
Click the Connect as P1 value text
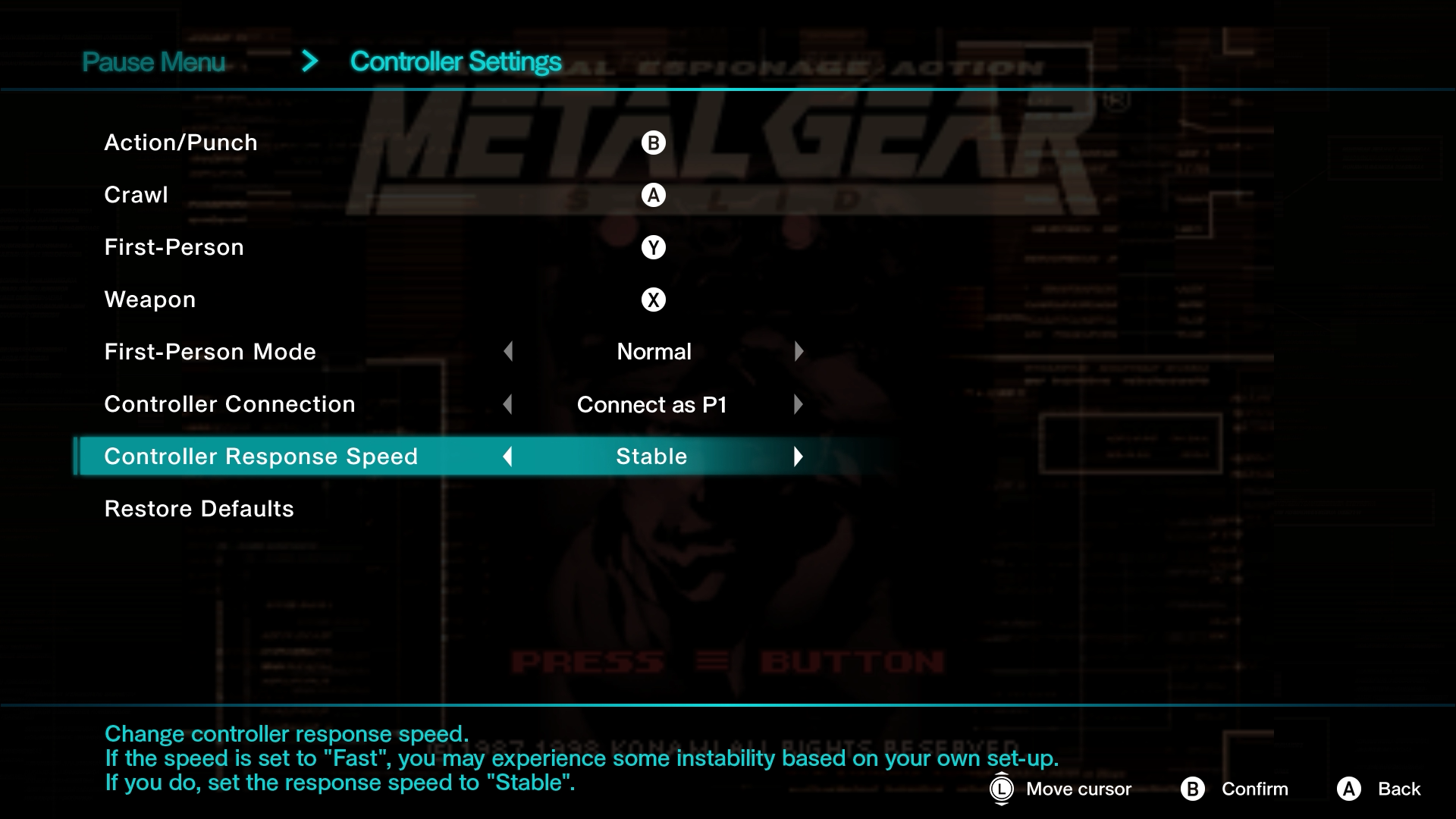(652, 404)
